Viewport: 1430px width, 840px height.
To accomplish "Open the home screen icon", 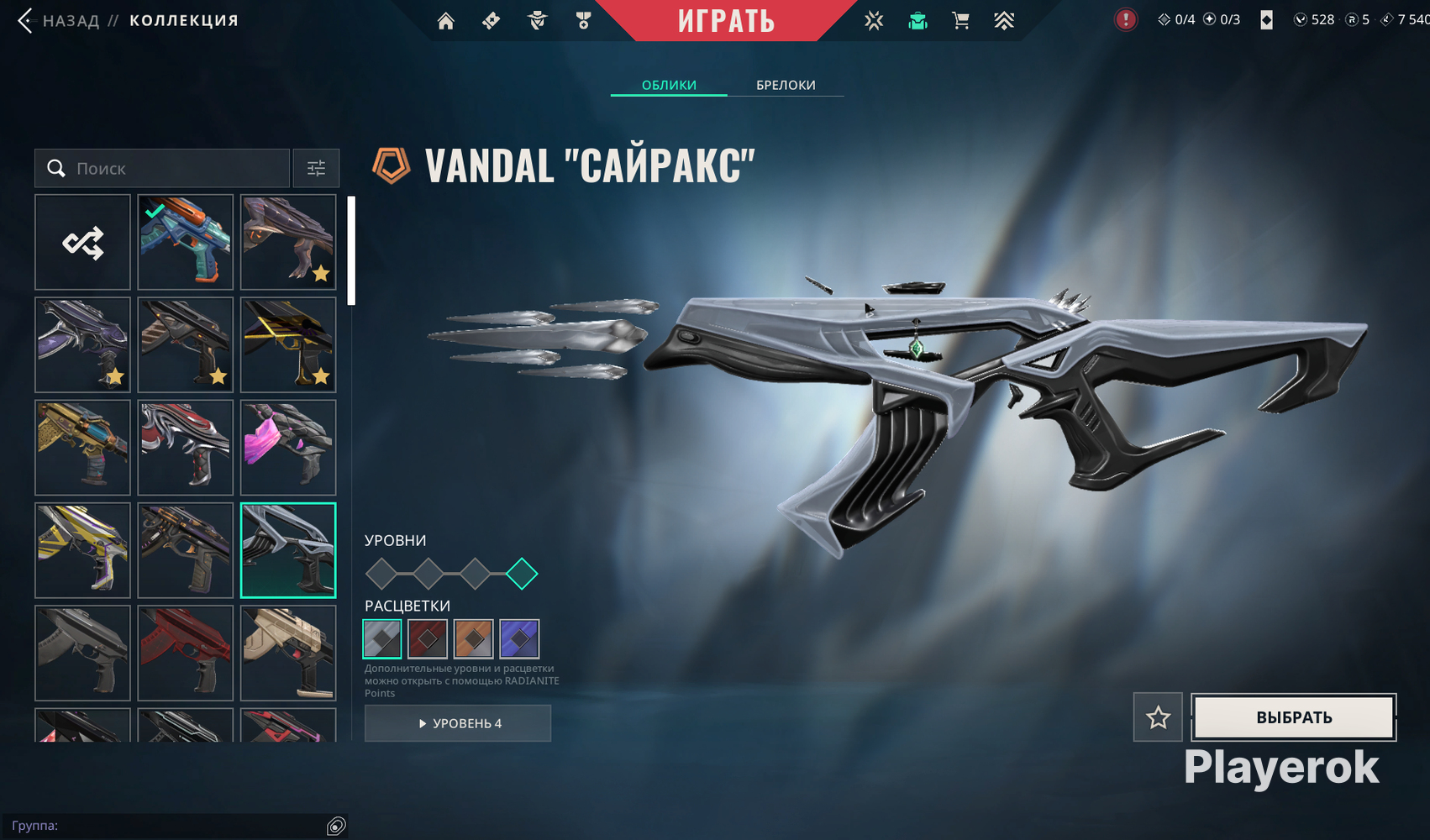I will pos(446,21).
